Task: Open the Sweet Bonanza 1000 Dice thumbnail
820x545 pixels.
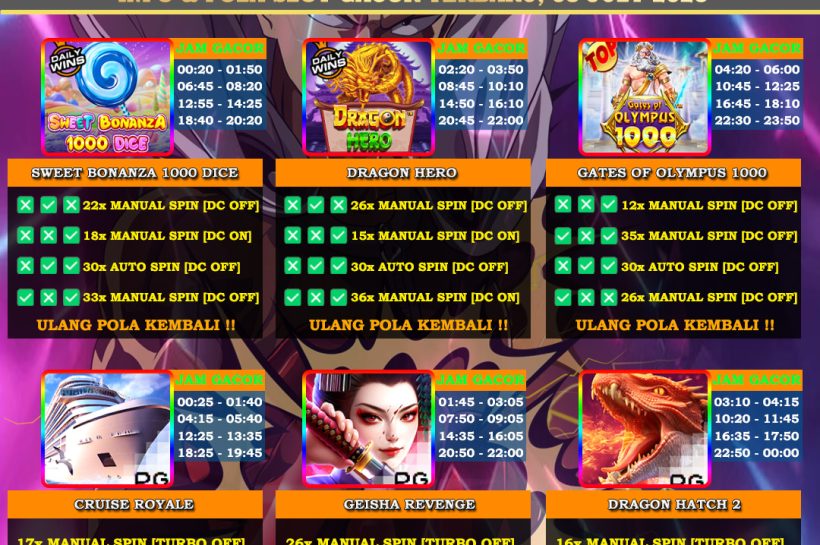Action: tap(107, 97)
